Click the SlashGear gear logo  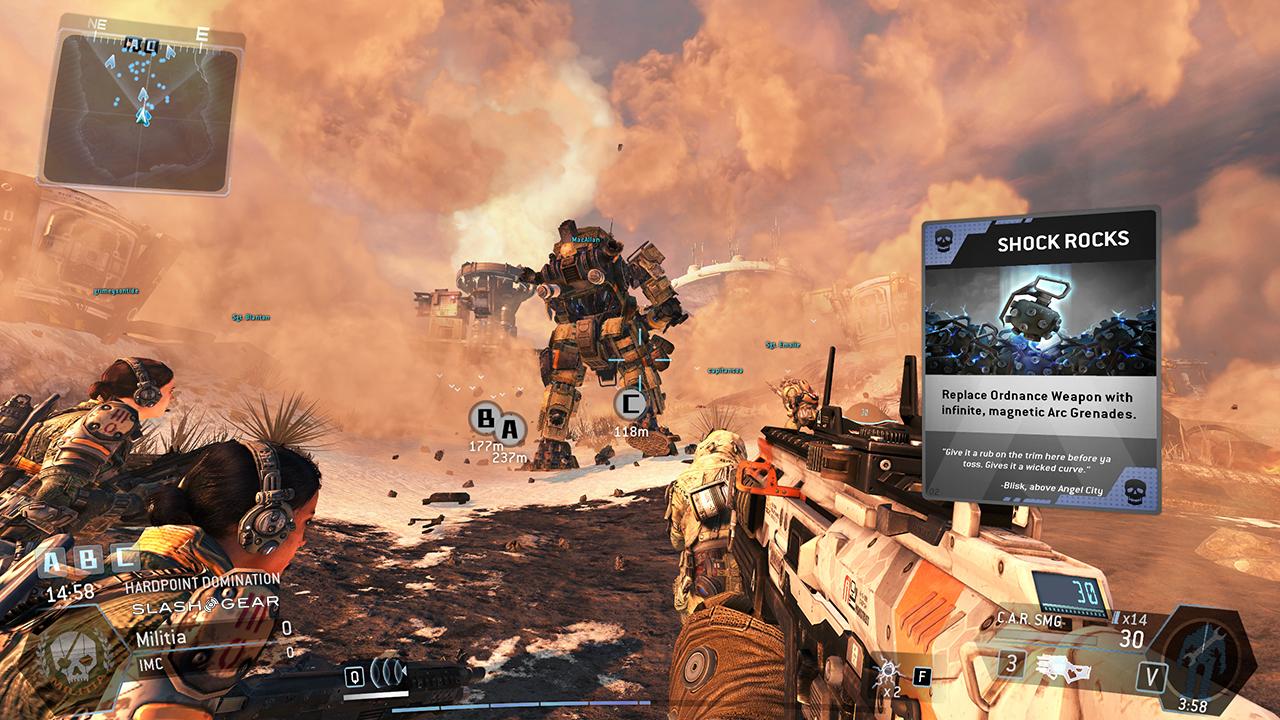[x=209, y=604]
